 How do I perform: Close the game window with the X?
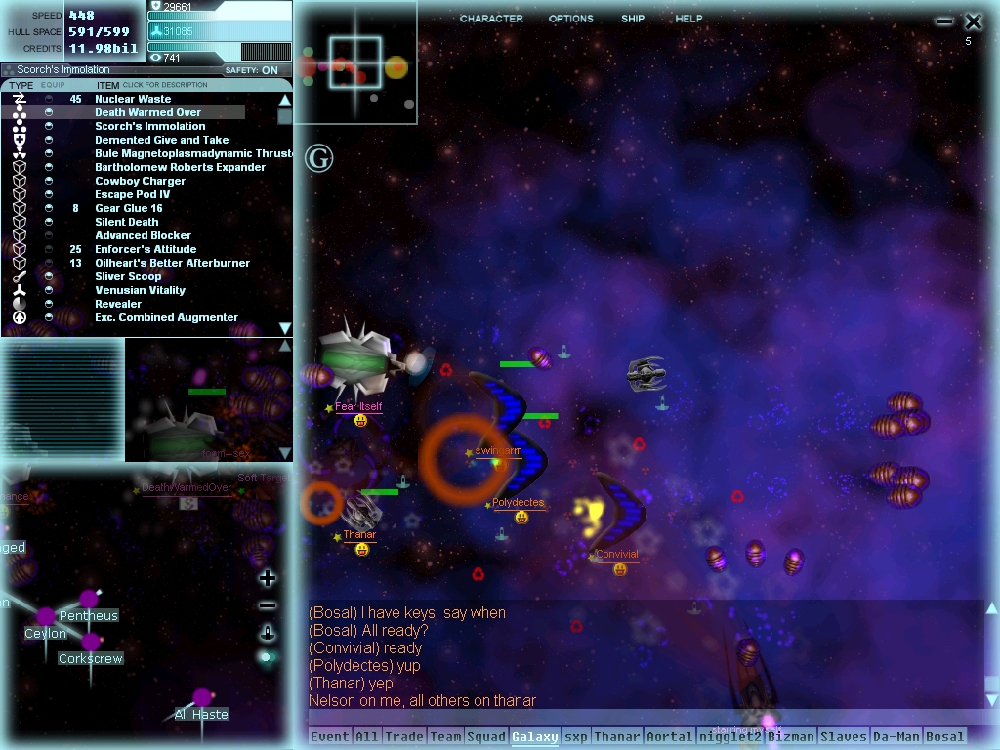pos(973,21)
